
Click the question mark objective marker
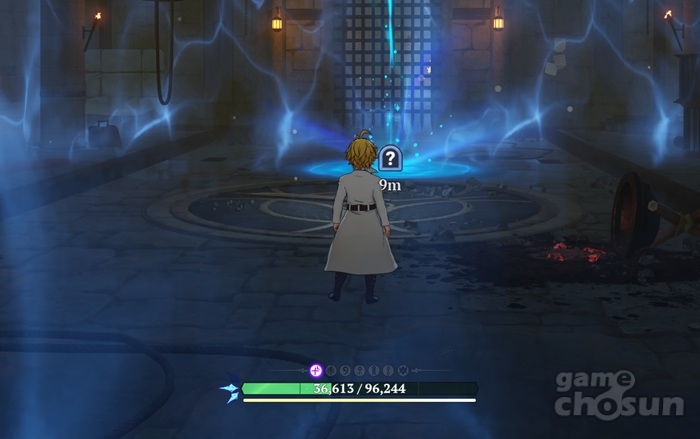[x=390, y=158]
